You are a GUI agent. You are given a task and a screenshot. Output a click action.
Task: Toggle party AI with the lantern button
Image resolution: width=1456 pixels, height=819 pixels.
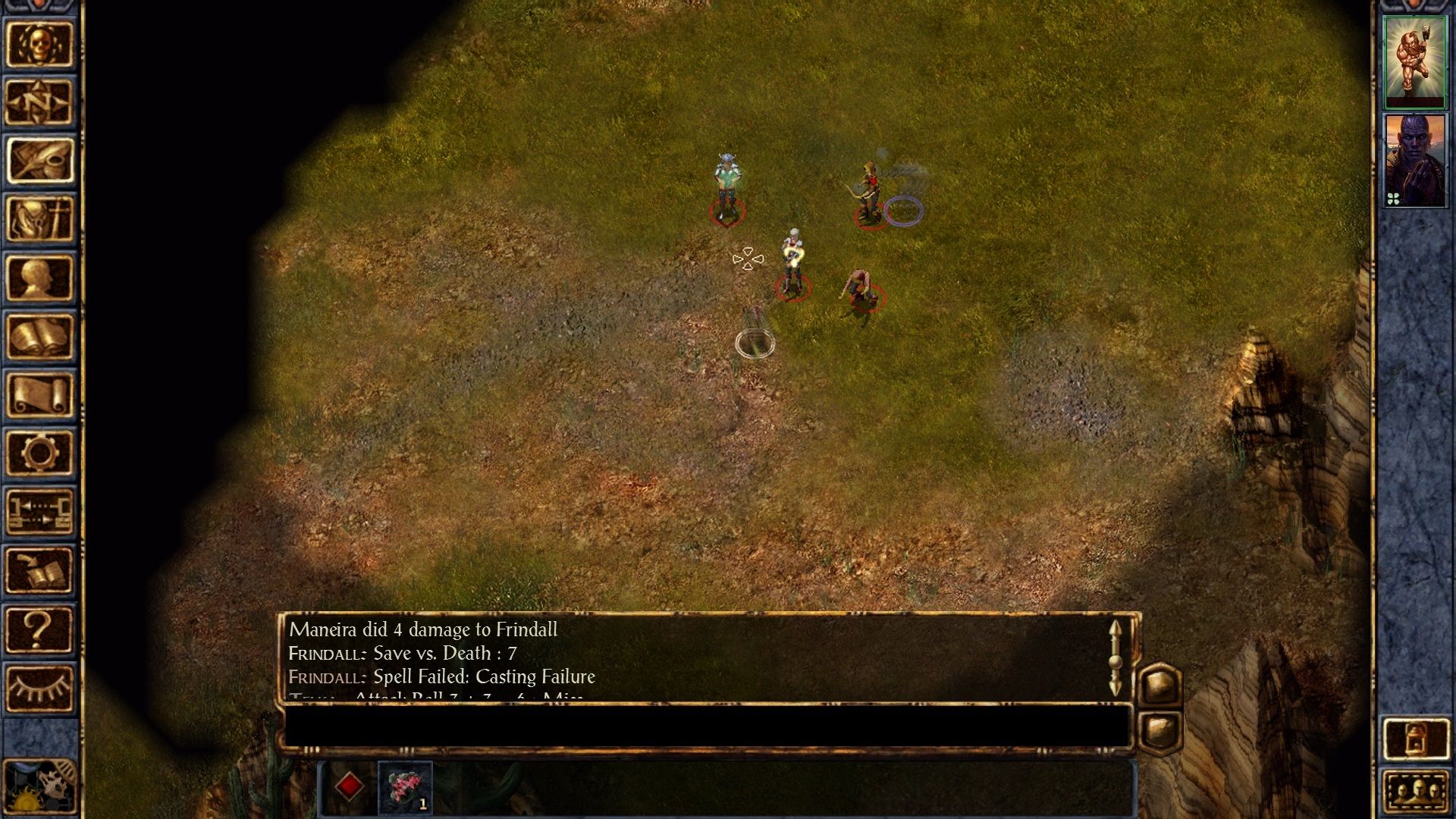(x=1415, y=739)
